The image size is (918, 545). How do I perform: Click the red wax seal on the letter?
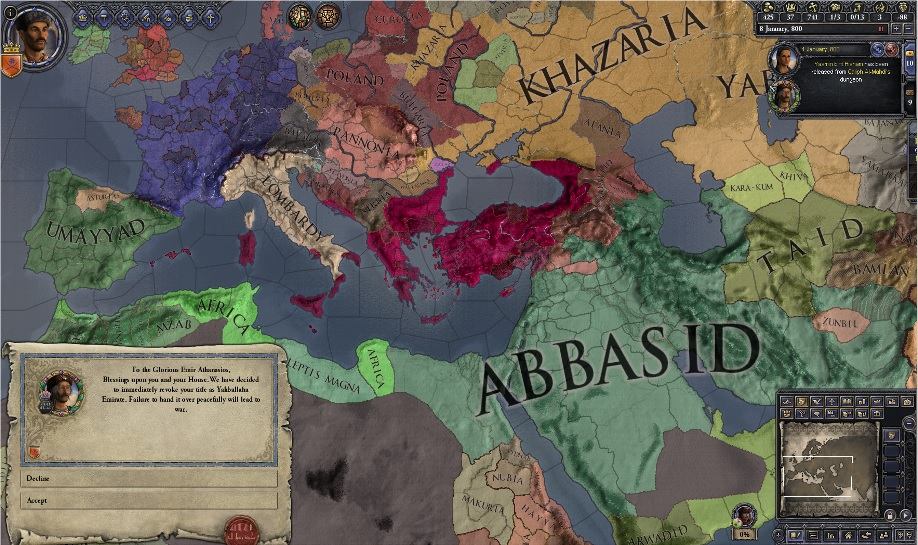(x=241, y=529)
